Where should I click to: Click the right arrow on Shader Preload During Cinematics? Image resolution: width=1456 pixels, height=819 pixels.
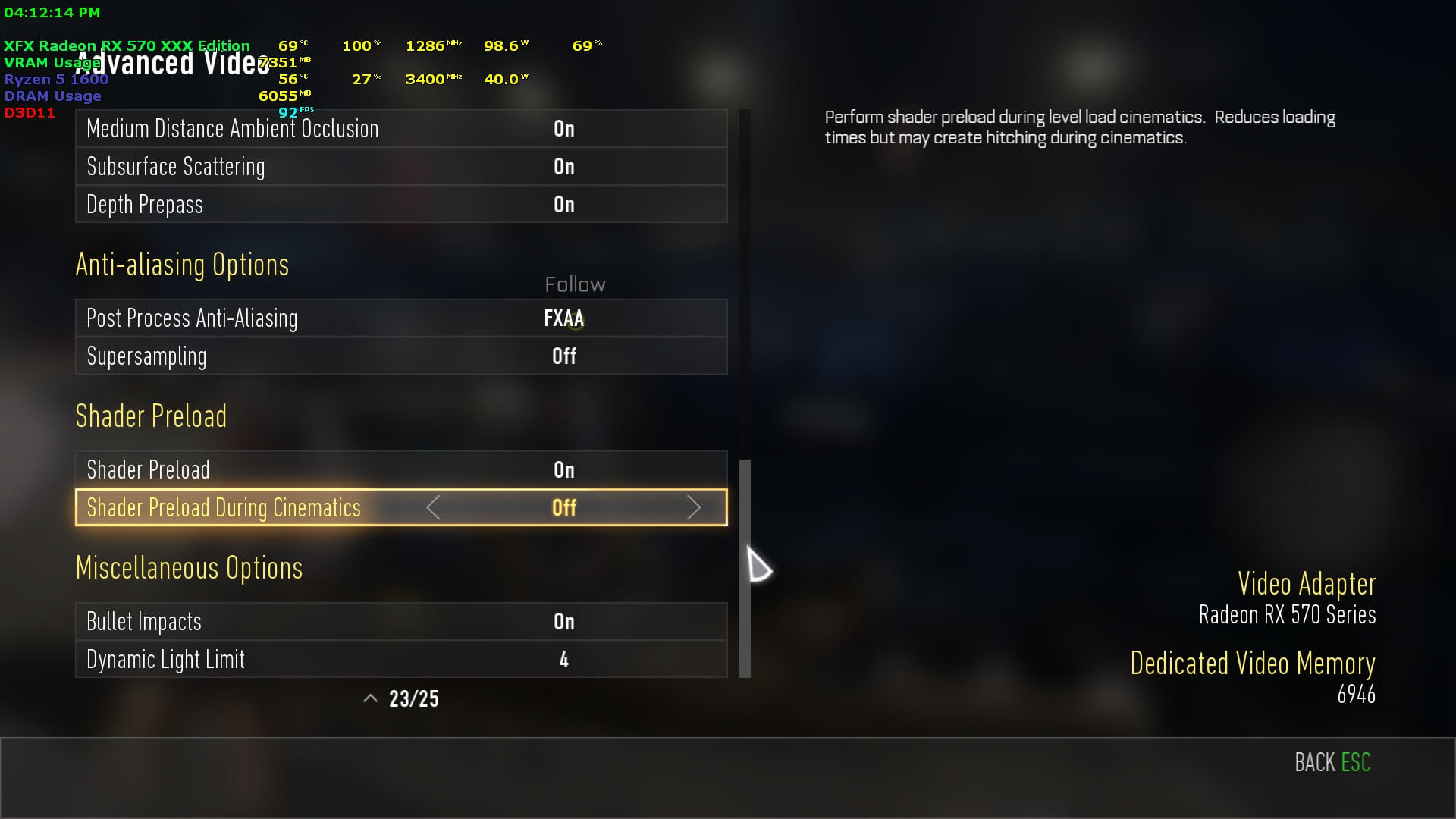[x=693, y=508]
